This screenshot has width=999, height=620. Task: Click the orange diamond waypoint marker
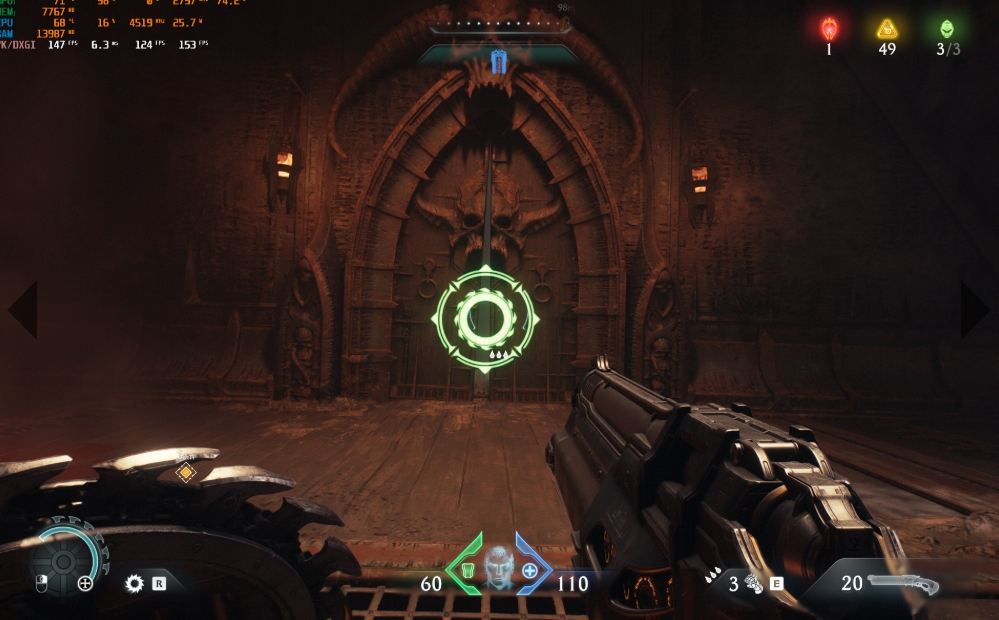[185, 472]
